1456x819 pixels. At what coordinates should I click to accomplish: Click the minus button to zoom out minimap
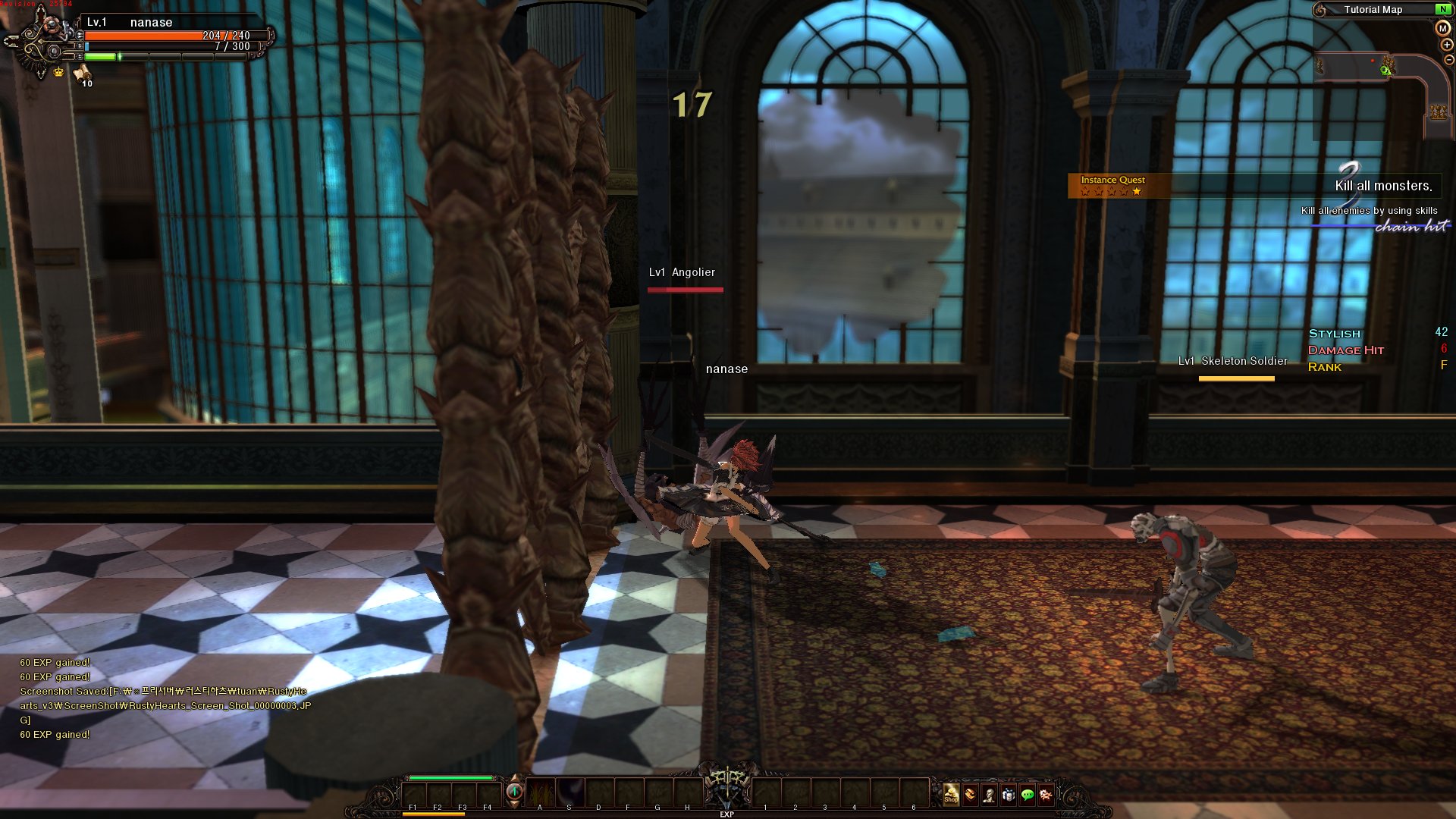coord(1448,59)
